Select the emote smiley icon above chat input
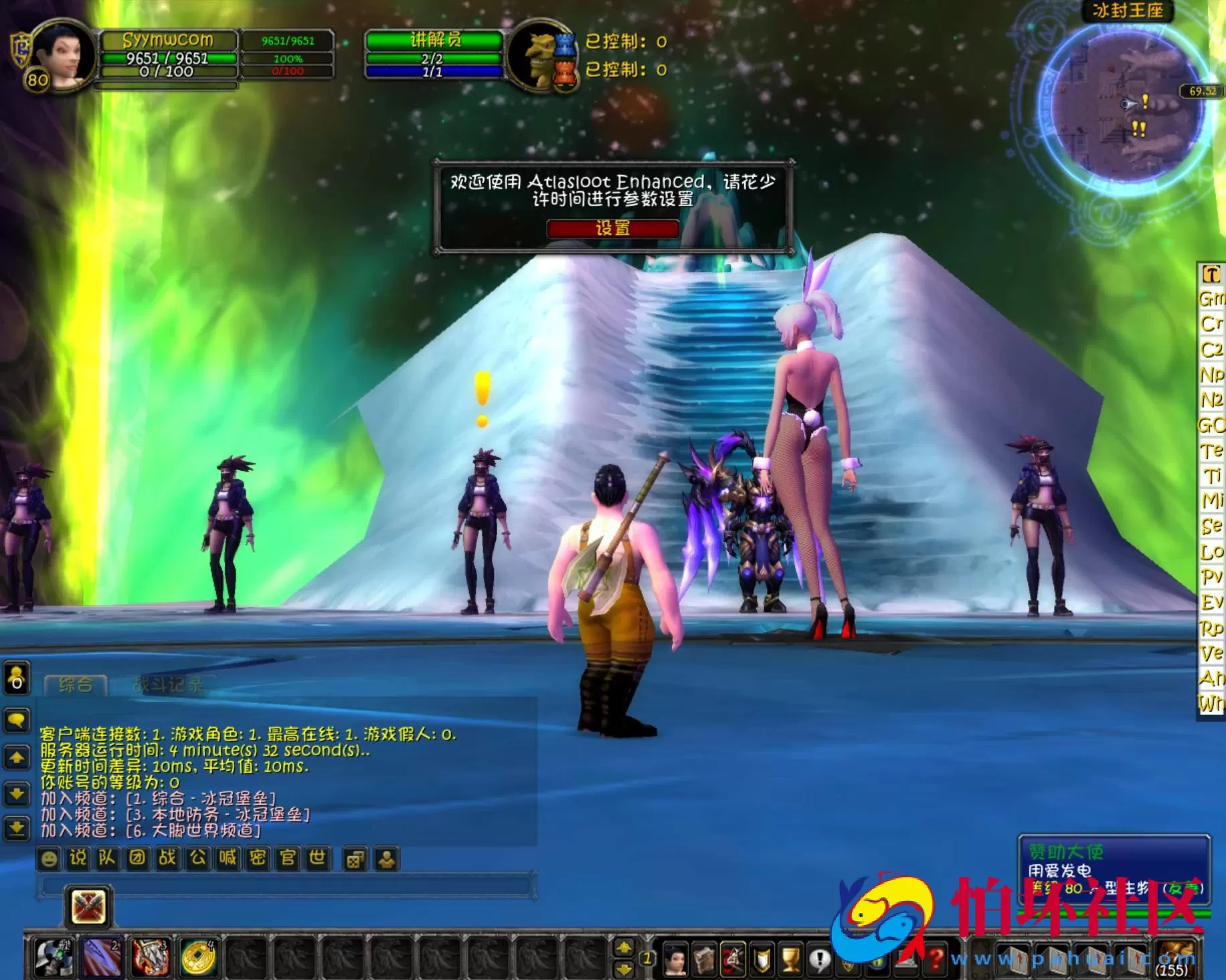The image size is (1226, 980). [x=48, y=858]
